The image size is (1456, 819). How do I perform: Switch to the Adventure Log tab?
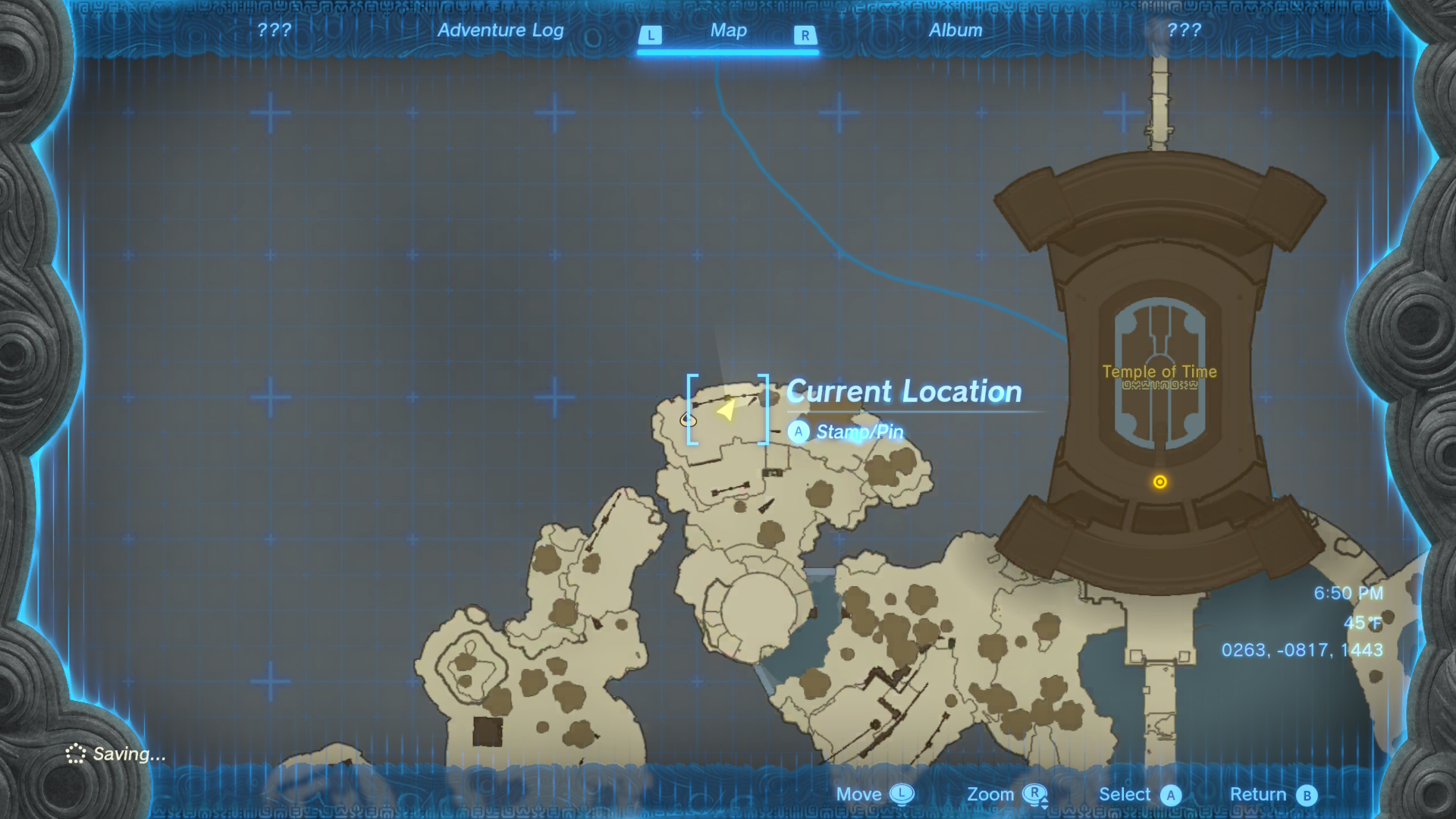point(500,30)
